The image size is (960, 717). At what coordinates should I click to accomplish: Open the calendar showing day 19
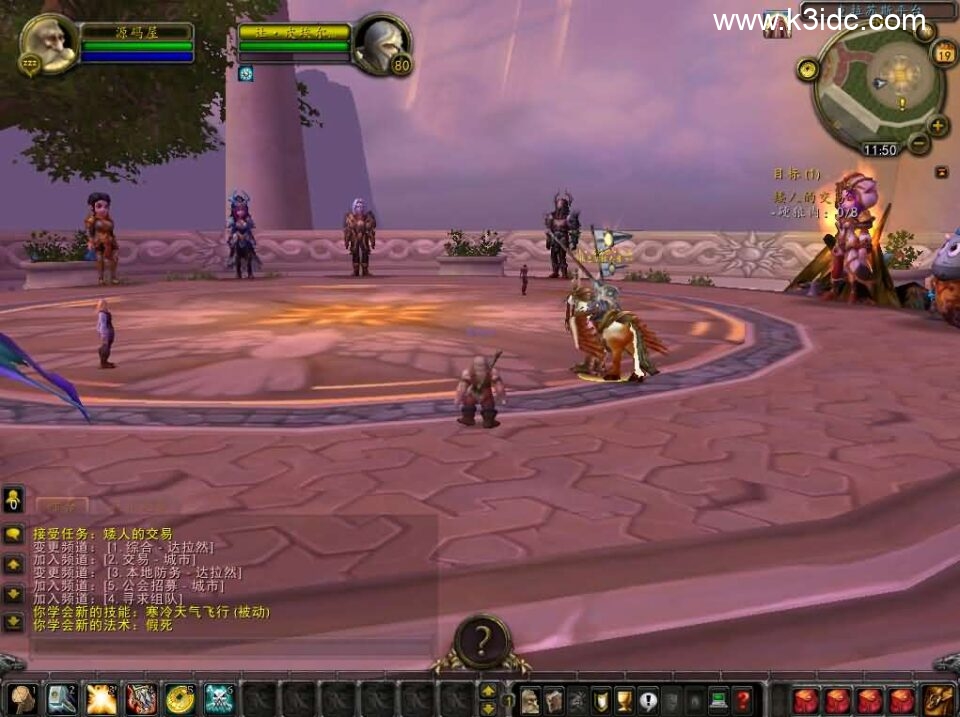[x=945, y=54]
